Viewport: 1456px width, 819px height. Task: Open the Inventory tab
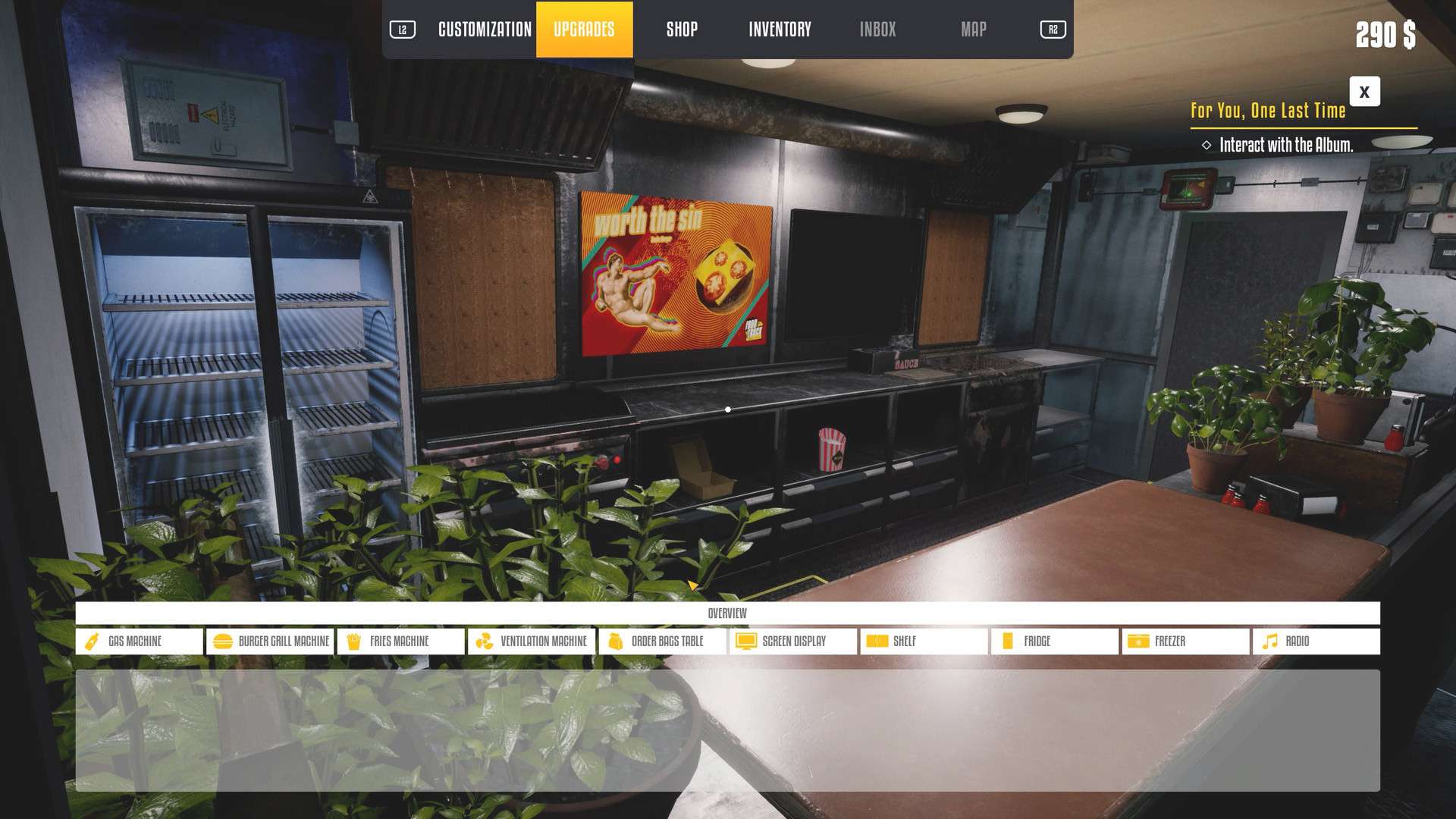coord(780,30)
